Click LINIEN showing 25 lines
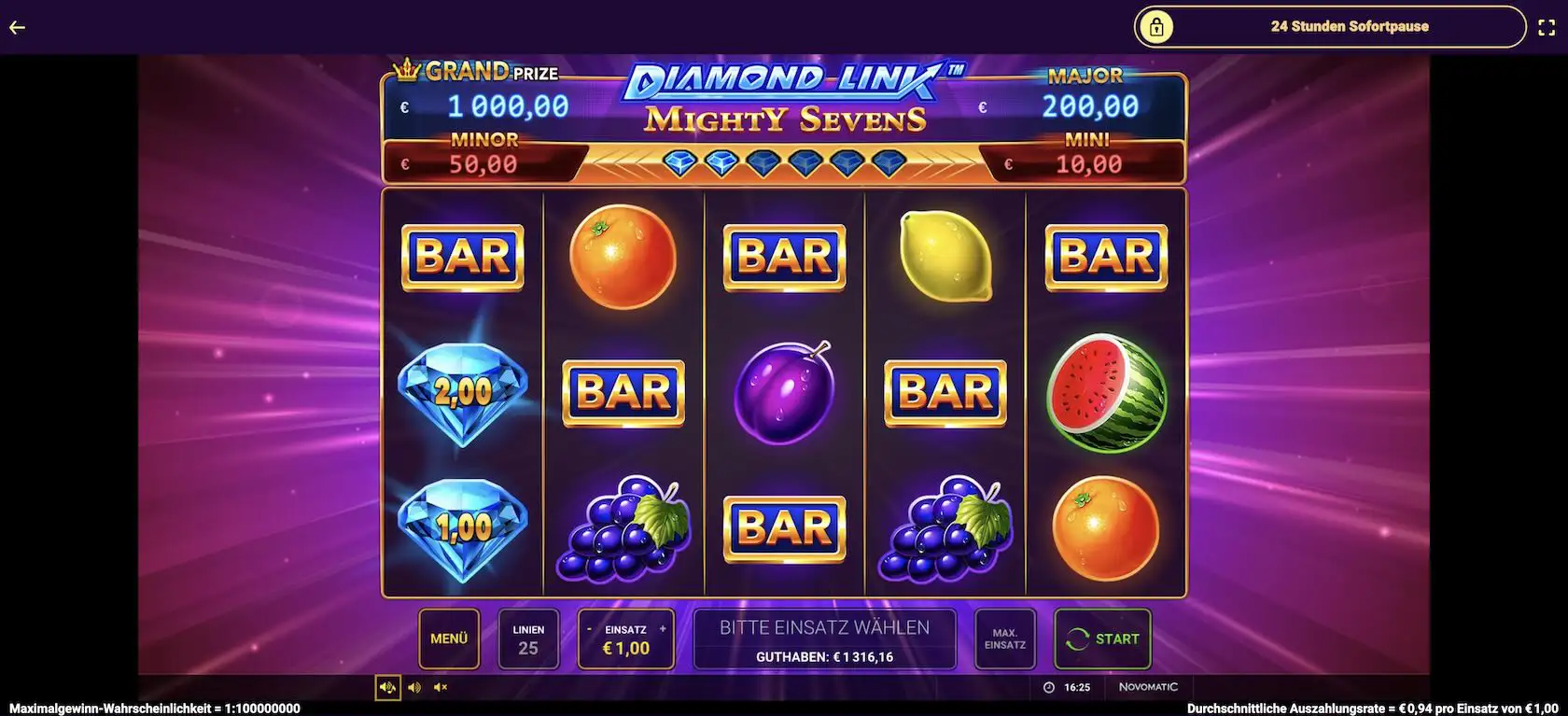 tap(528, 639)
